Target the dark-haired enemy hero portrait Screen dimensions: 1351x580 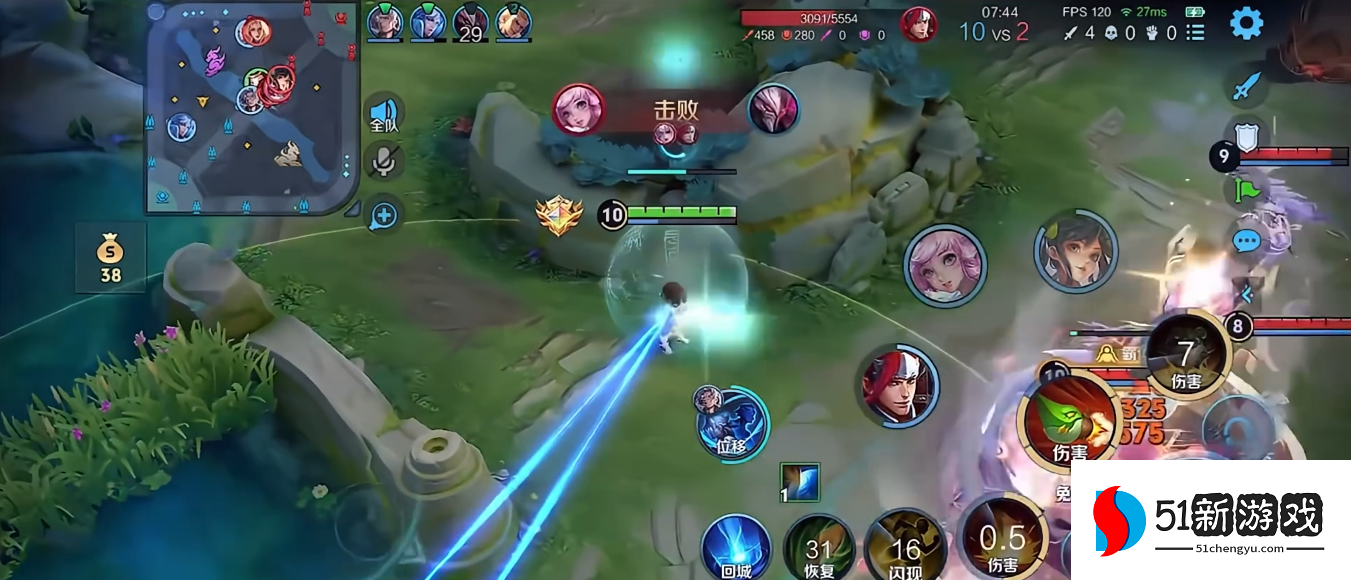click(x=1075, y=251)
